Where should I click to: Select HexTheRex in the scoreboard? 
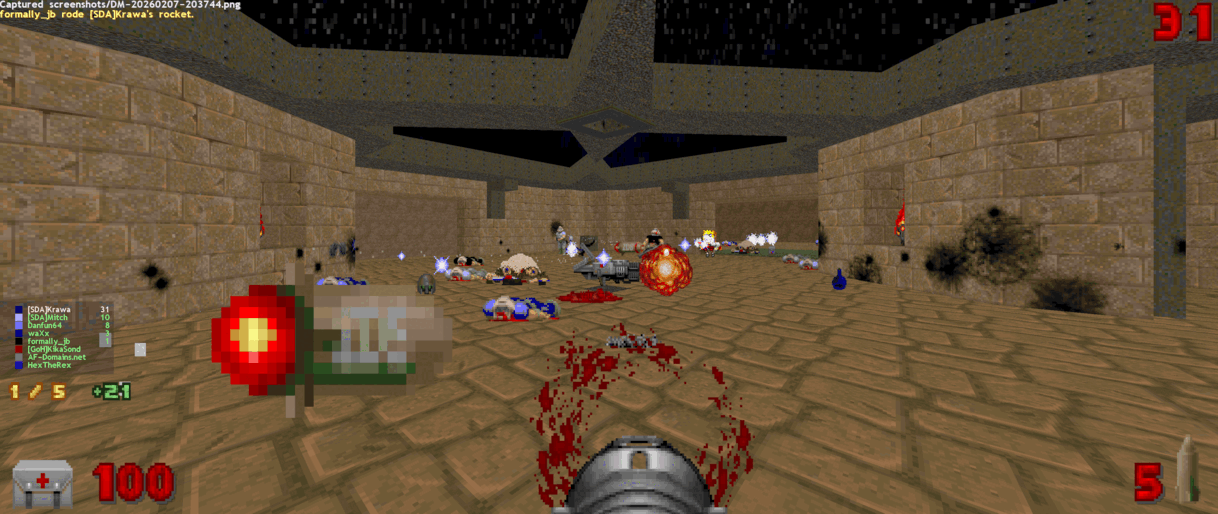[x=49, y=366]
